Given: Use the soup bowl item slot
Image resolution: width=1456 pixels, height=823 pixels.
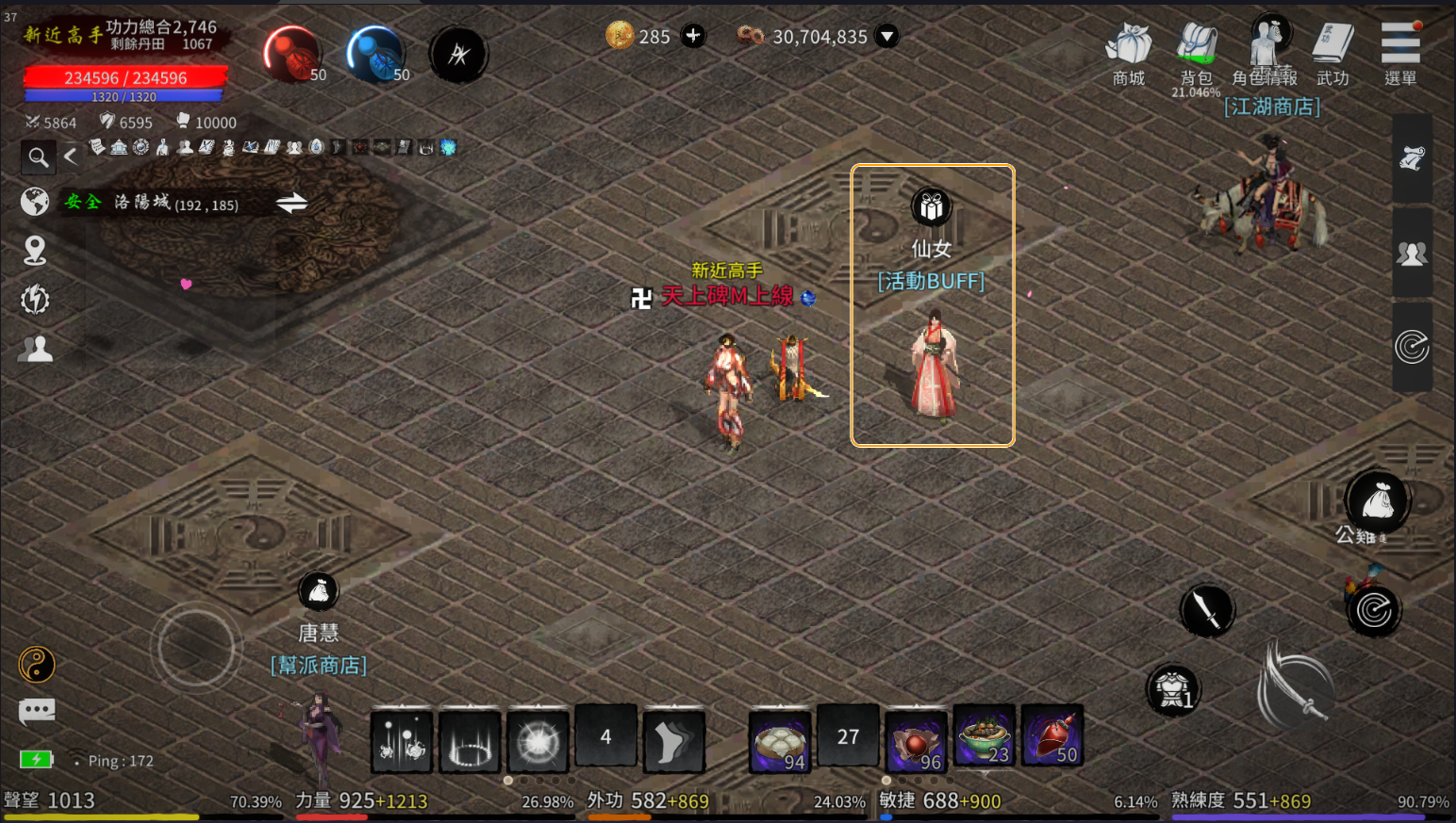Looking at the screenshot, I should 984,735.
